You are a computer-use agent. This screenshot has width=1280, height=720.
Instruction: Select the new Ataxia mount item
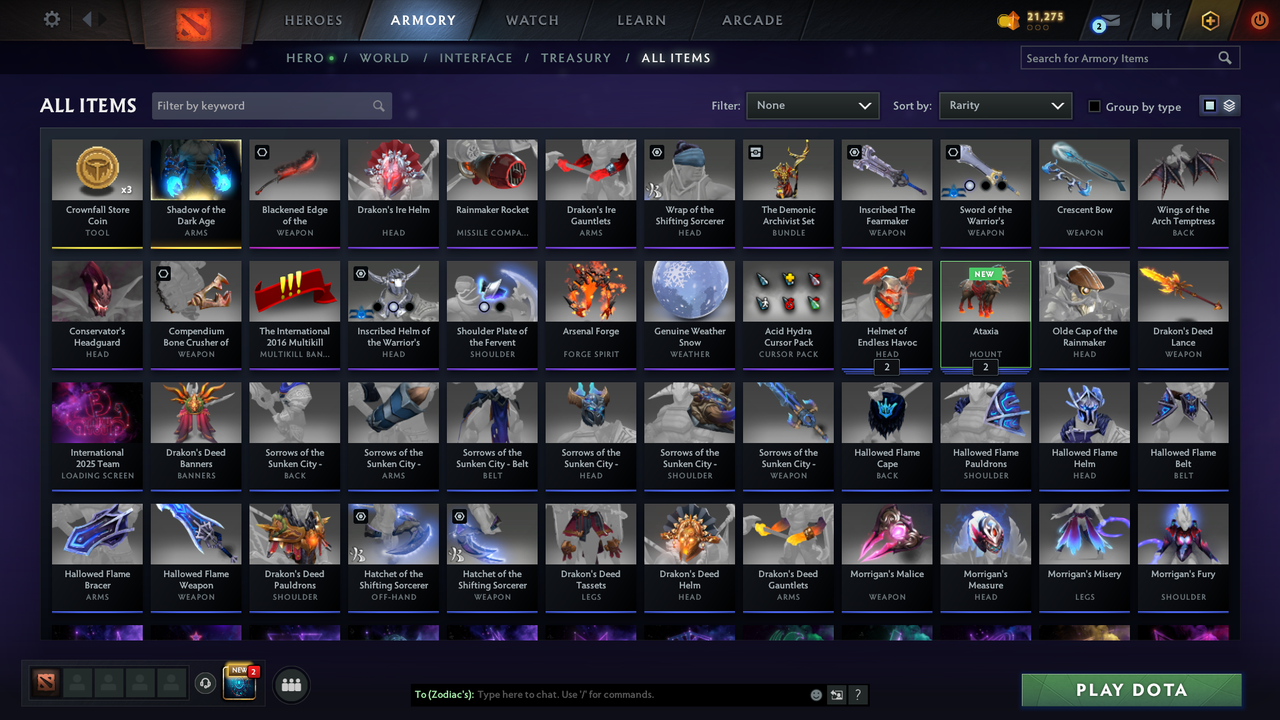coord(985,310)
